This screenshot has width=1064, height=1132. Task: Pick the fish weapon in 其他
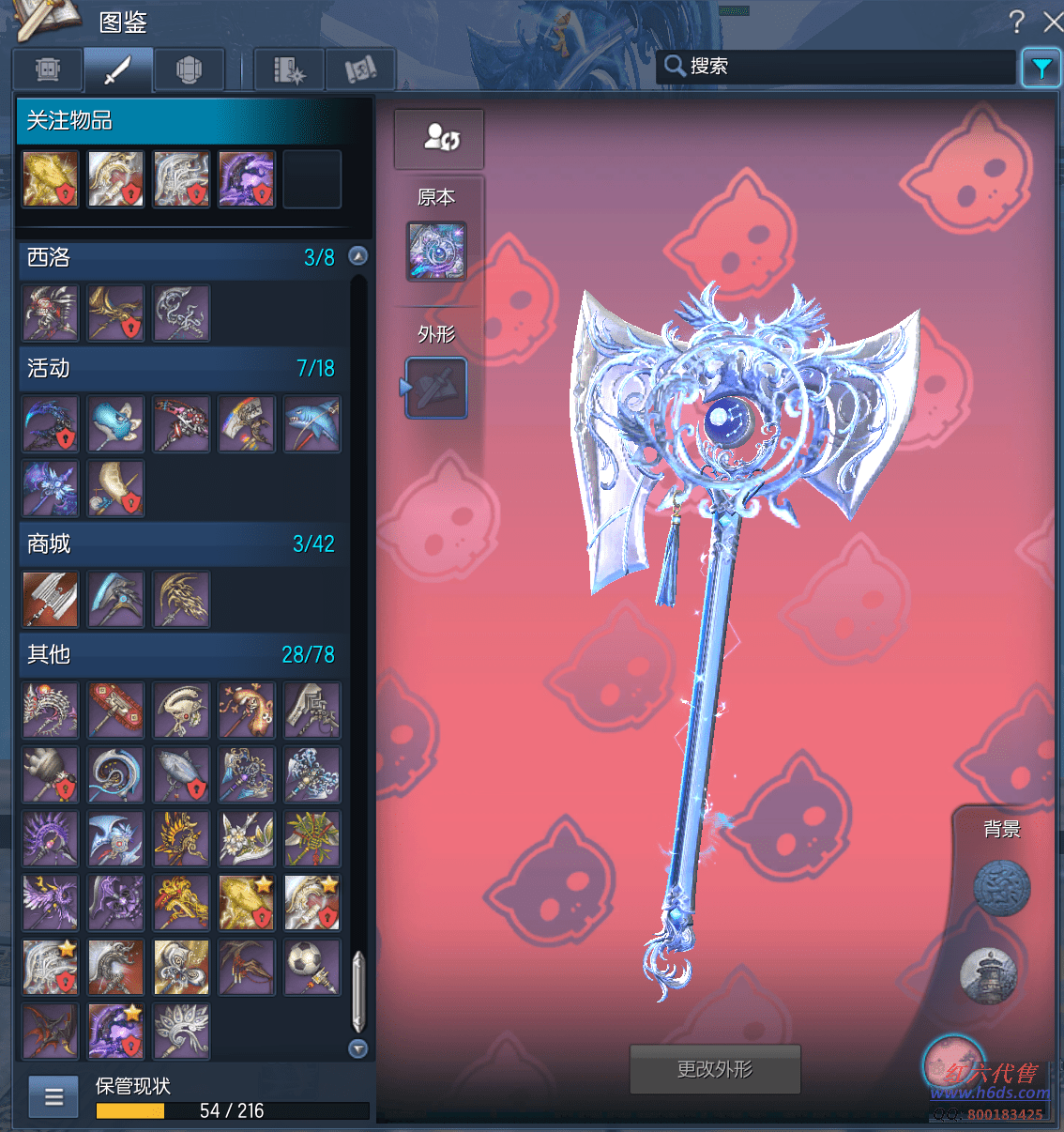pos(182,774)
